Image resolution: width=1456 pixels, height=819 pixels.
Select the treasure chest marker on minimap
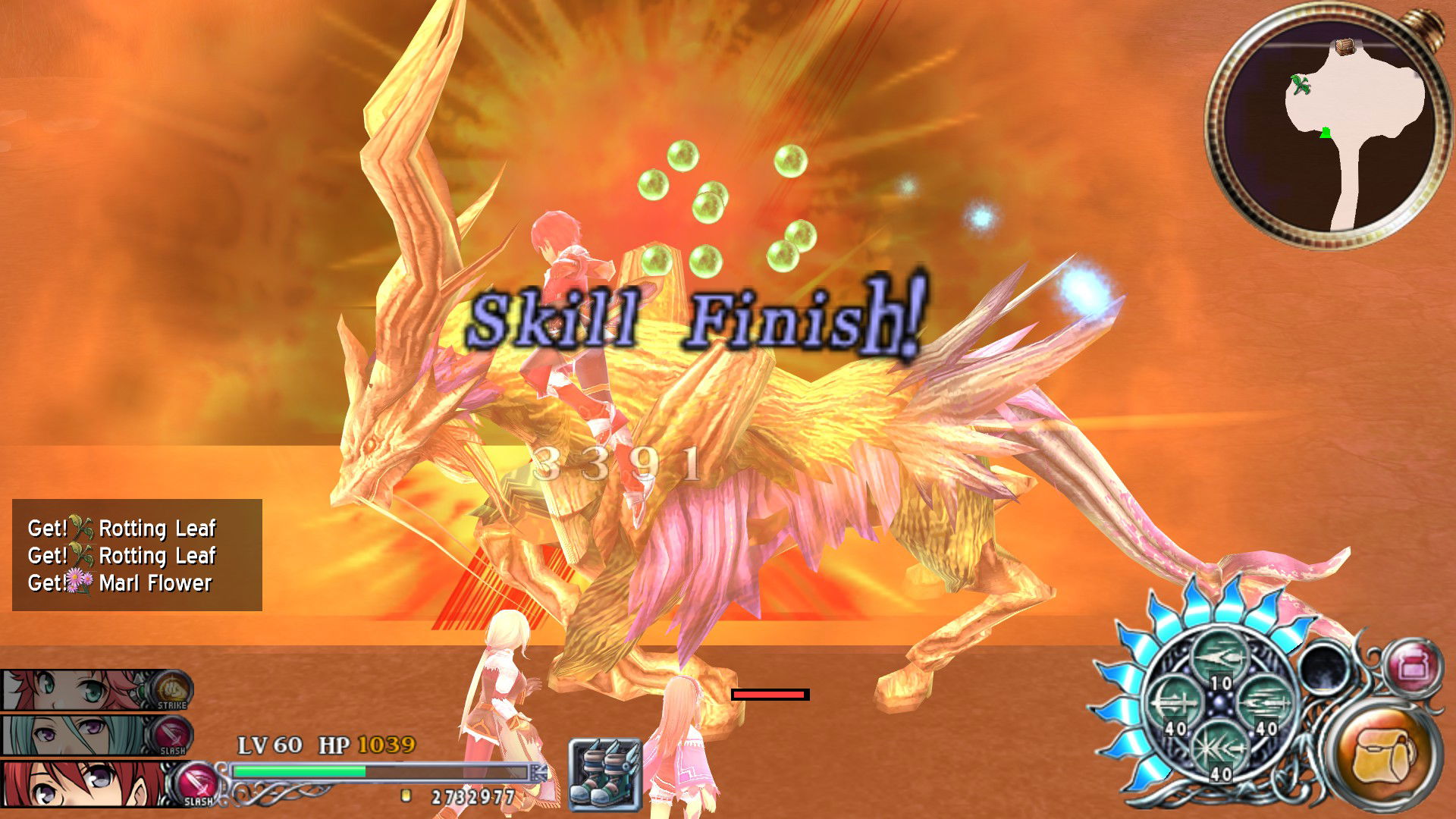coord(1345,47)
